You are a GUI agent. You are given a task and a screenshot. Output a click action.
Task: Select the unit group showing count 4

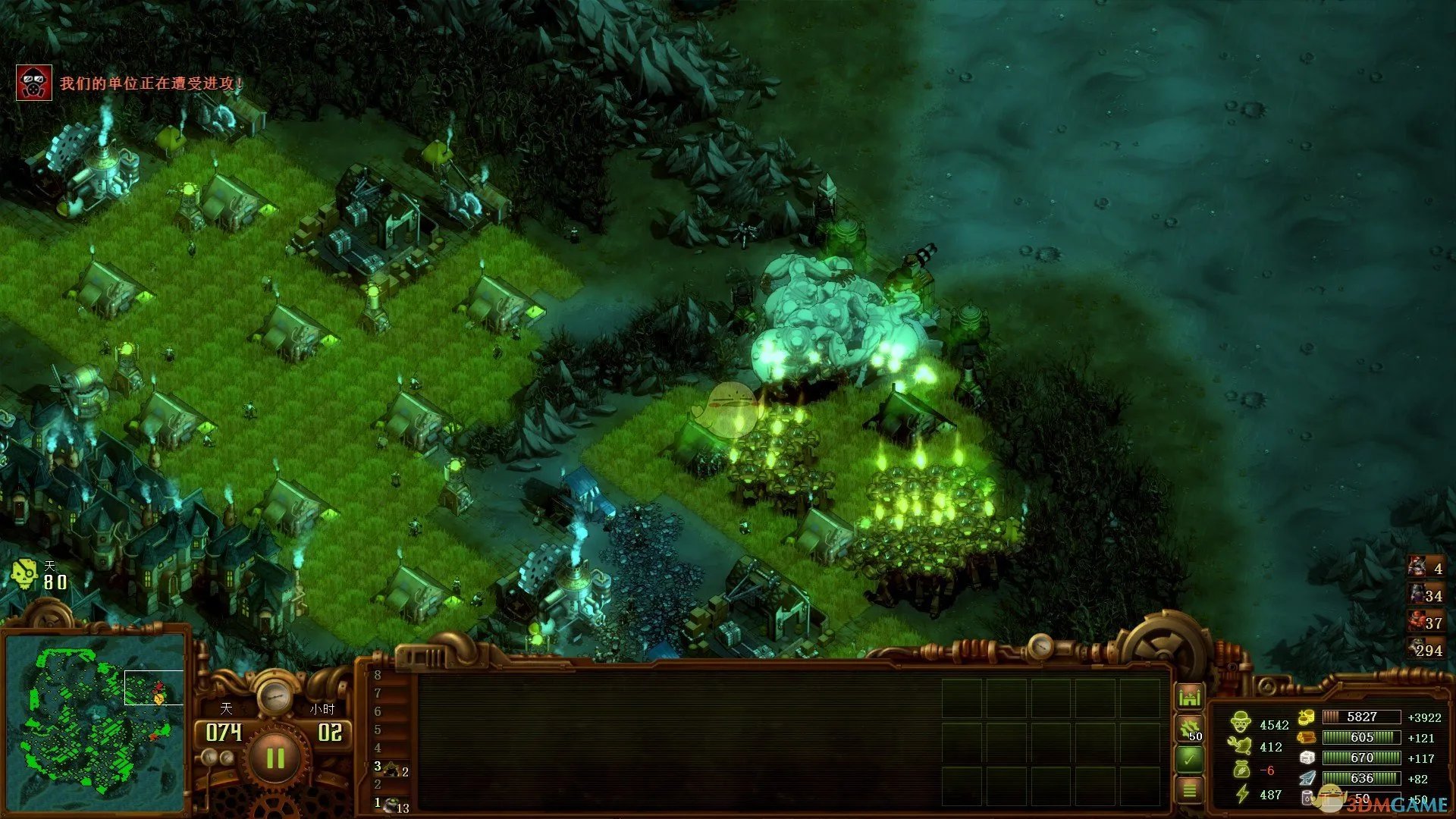pyautogui.click(x=1426, y=567)
